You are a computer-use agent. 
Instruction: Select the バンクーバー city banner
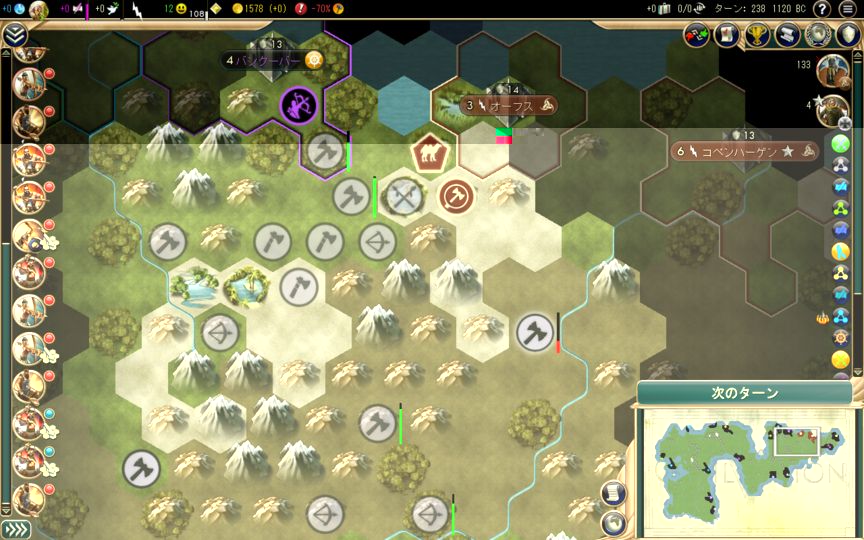coord(270,60)
